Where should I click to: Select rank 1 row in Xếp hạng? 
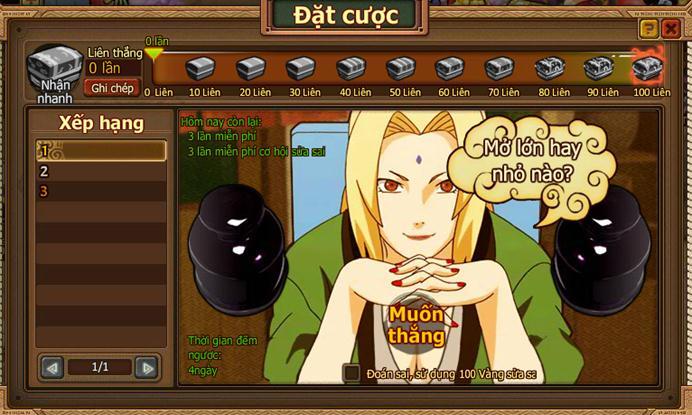101,151
